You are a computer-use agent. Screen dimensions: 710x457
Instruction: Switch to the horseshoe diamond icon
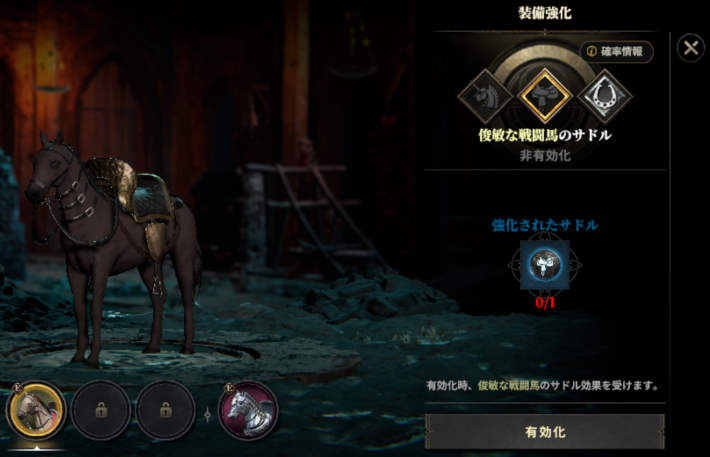coord(605,96)
